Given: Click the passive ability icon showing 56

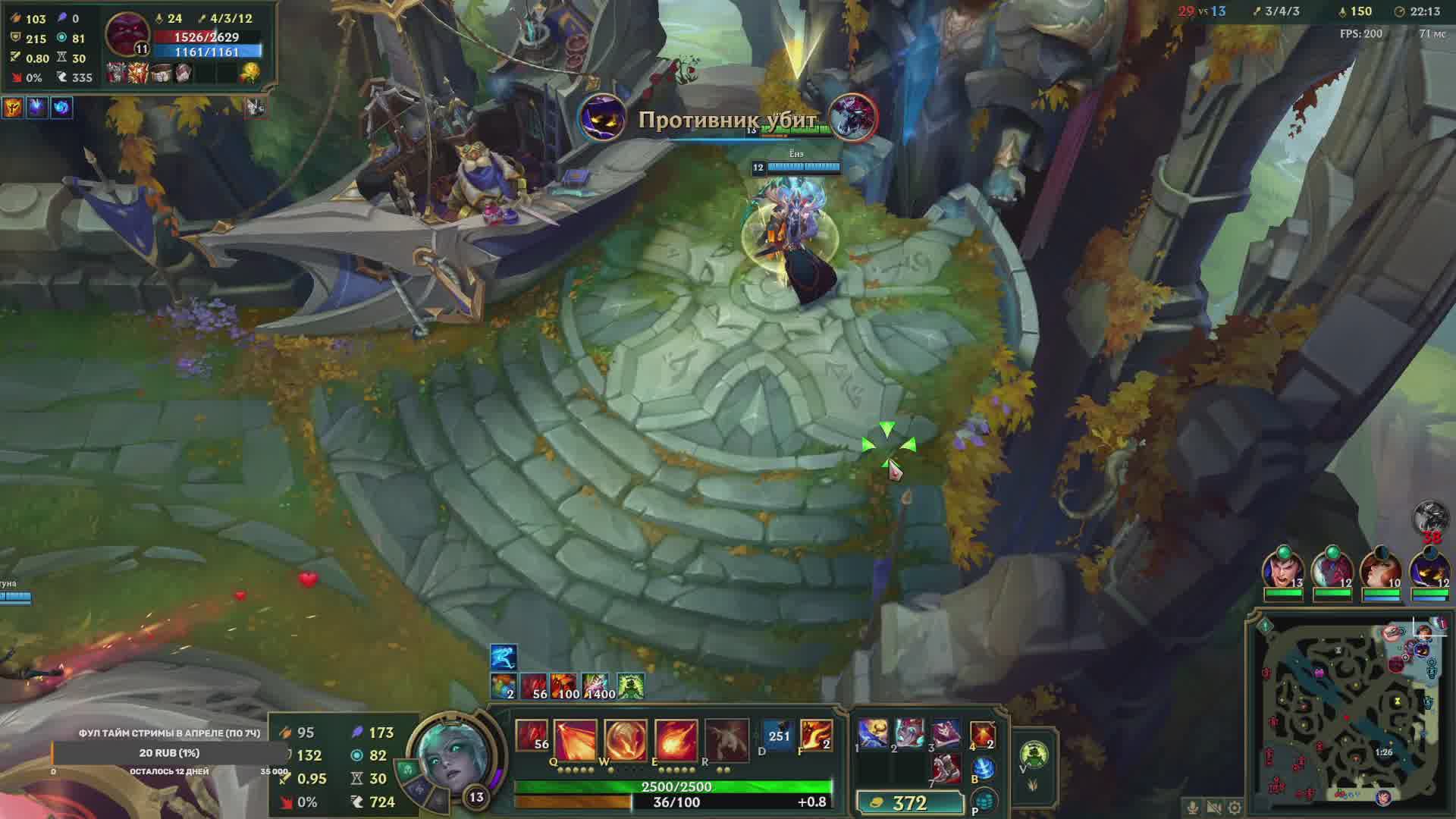Looking at the screenshot, I should coord(532,736).
